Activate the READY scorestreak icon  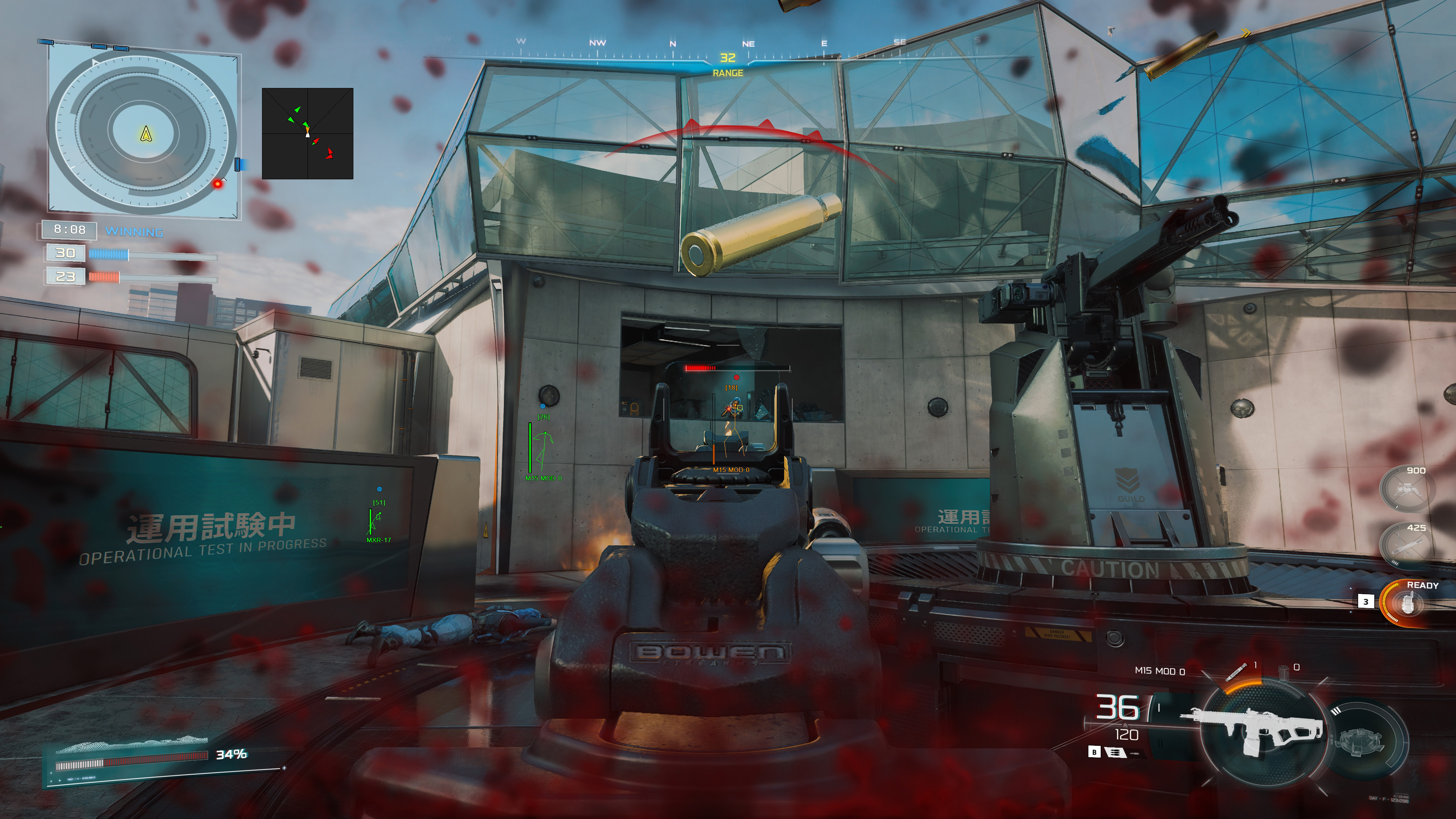(x=1406, y=604)
